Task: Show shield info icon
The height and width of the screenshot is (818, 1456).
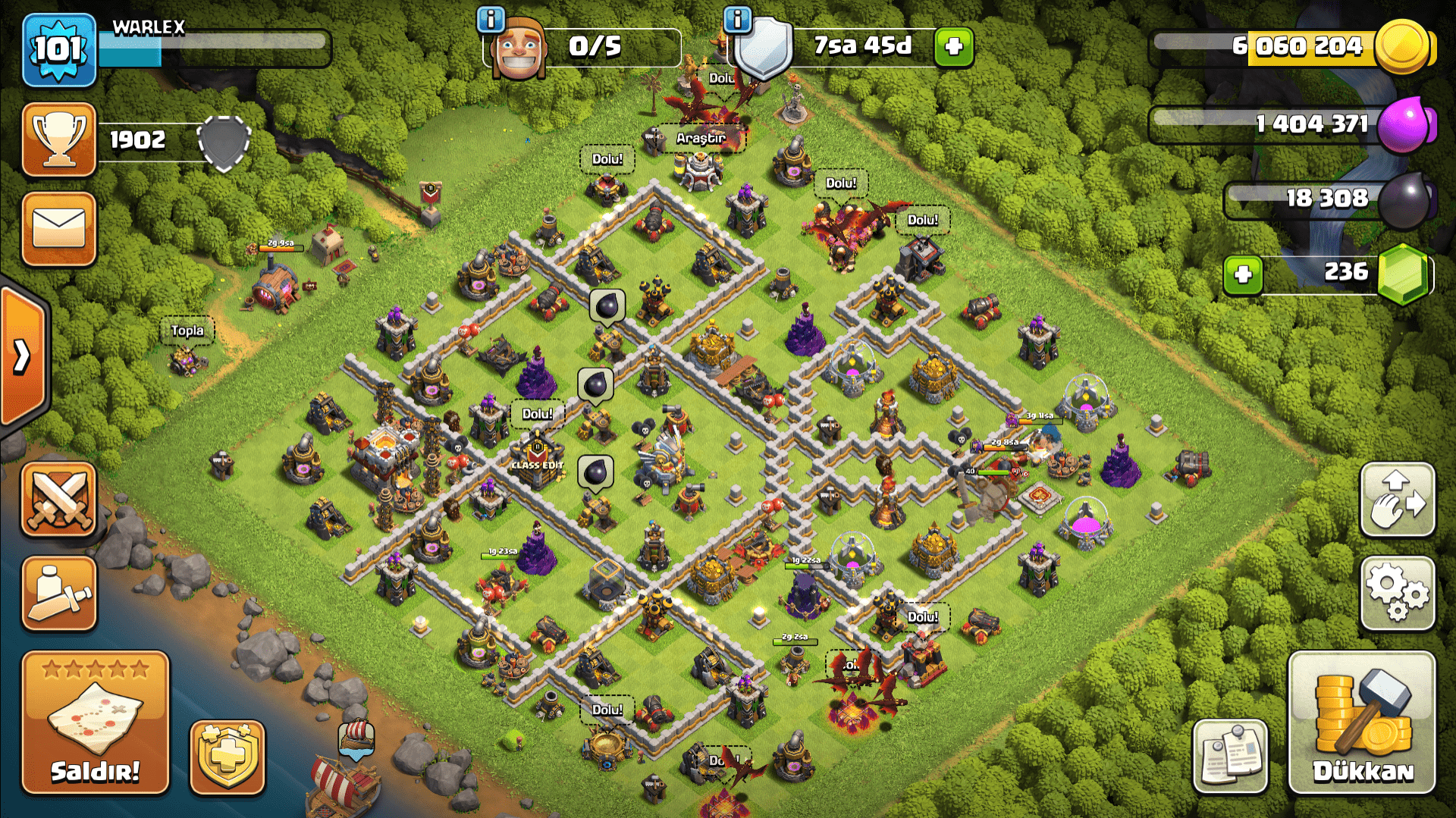Action: click(737, 19)
